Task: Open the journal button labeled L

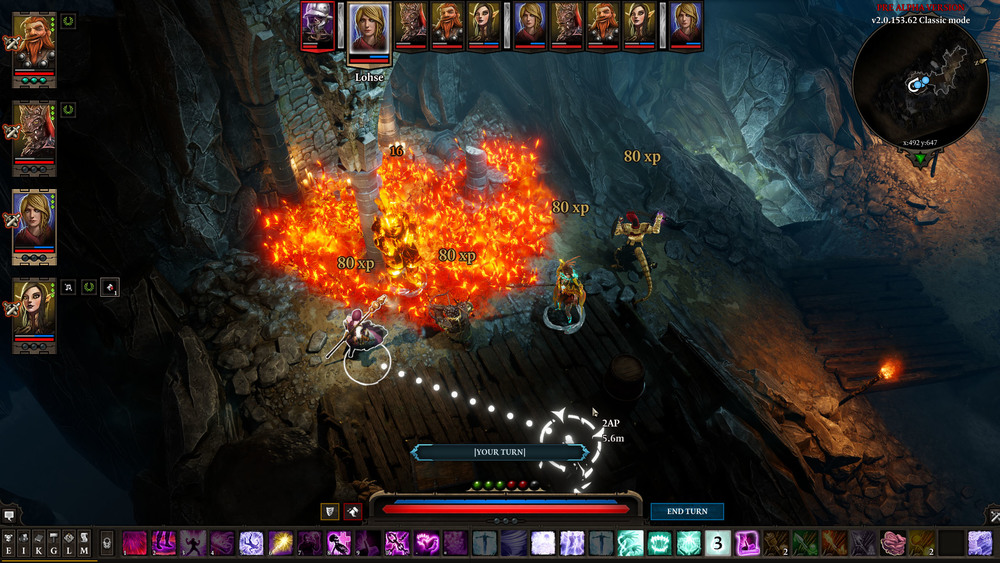Action: click(69, 543)
